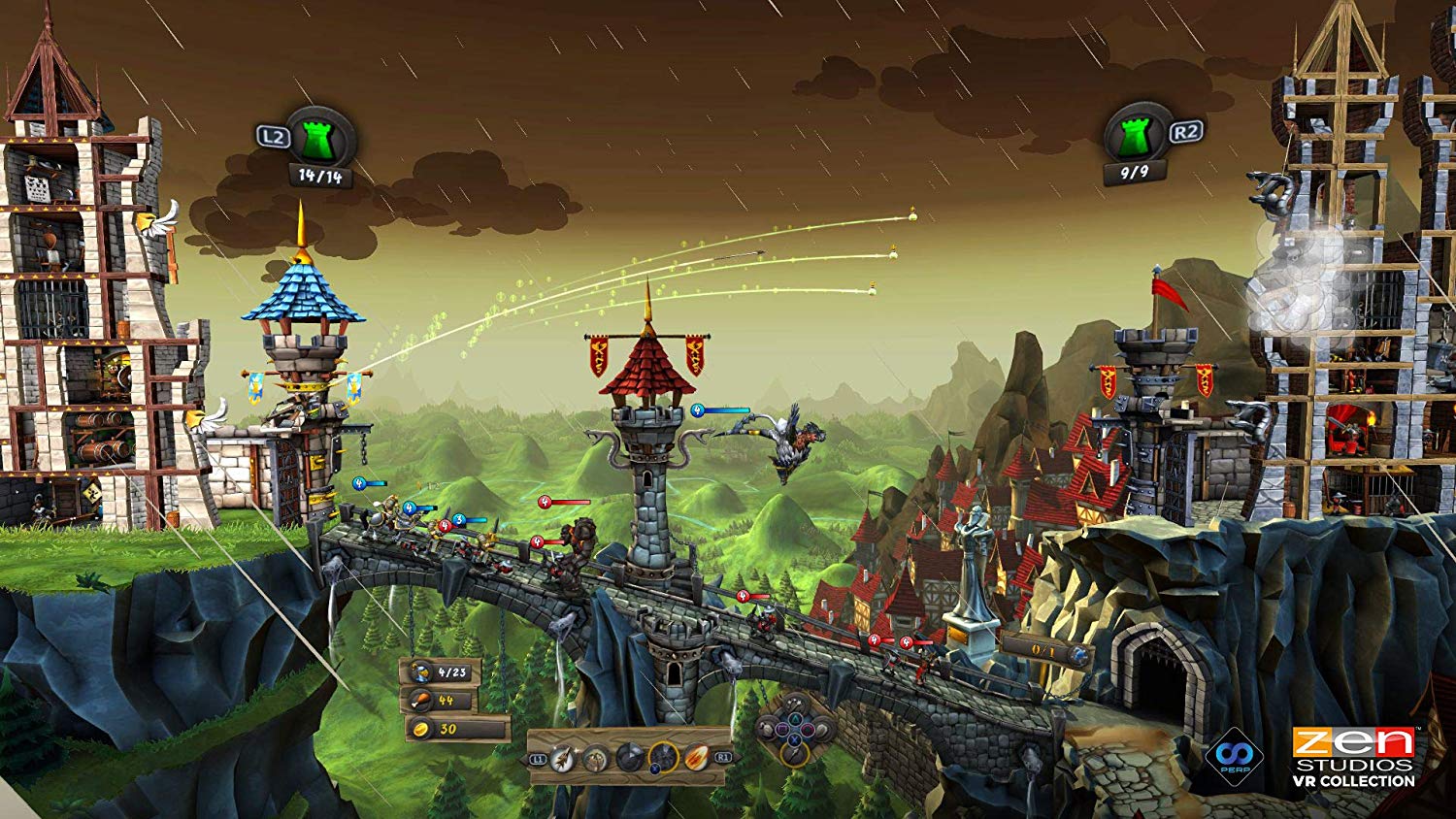Viewport: 1456px width, 819px height.
Task: Select the boulder weapon icon
Action: tap(629, 756)
